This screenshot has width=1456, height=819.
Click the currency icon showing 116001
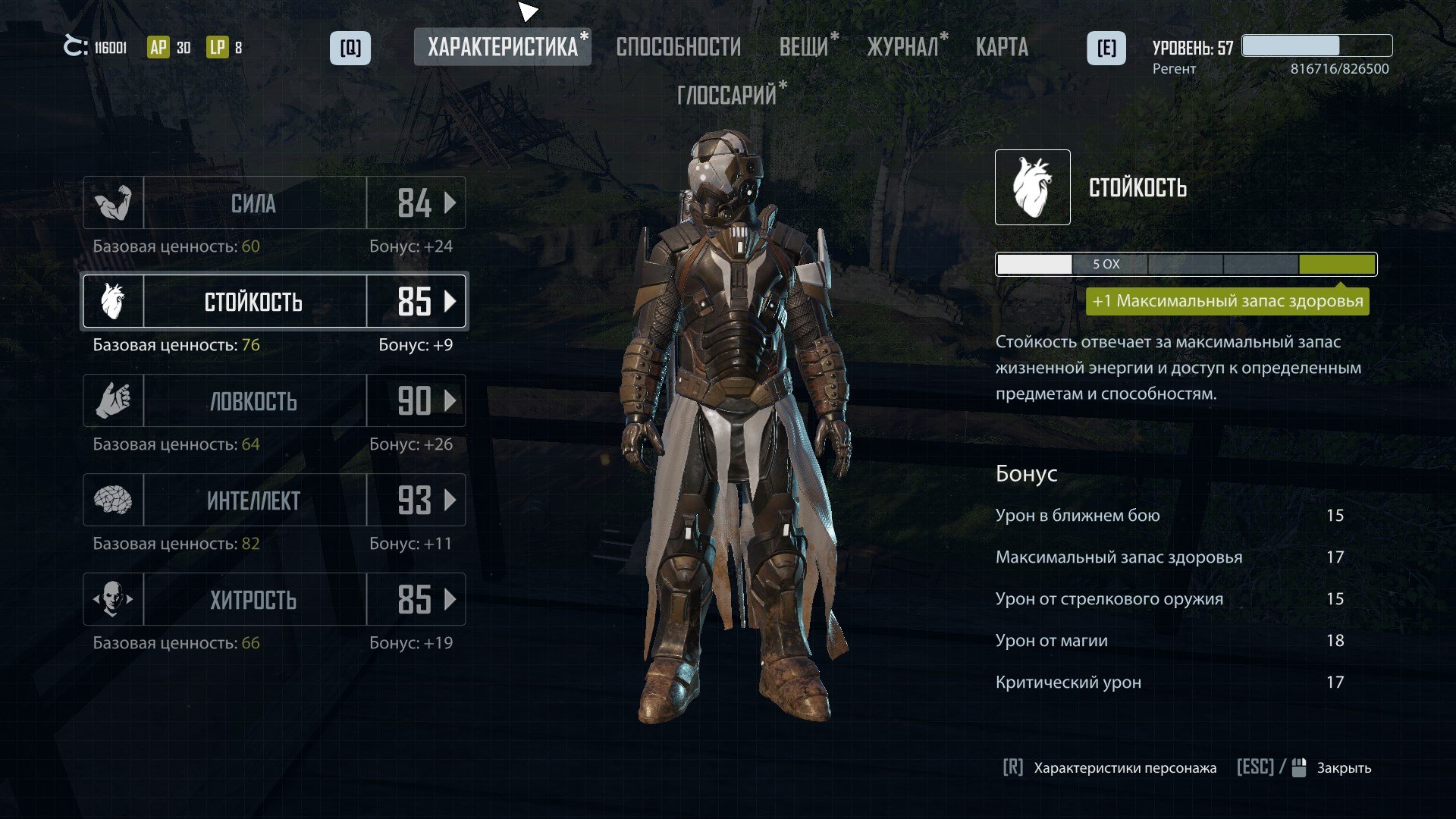pos(76,46)
